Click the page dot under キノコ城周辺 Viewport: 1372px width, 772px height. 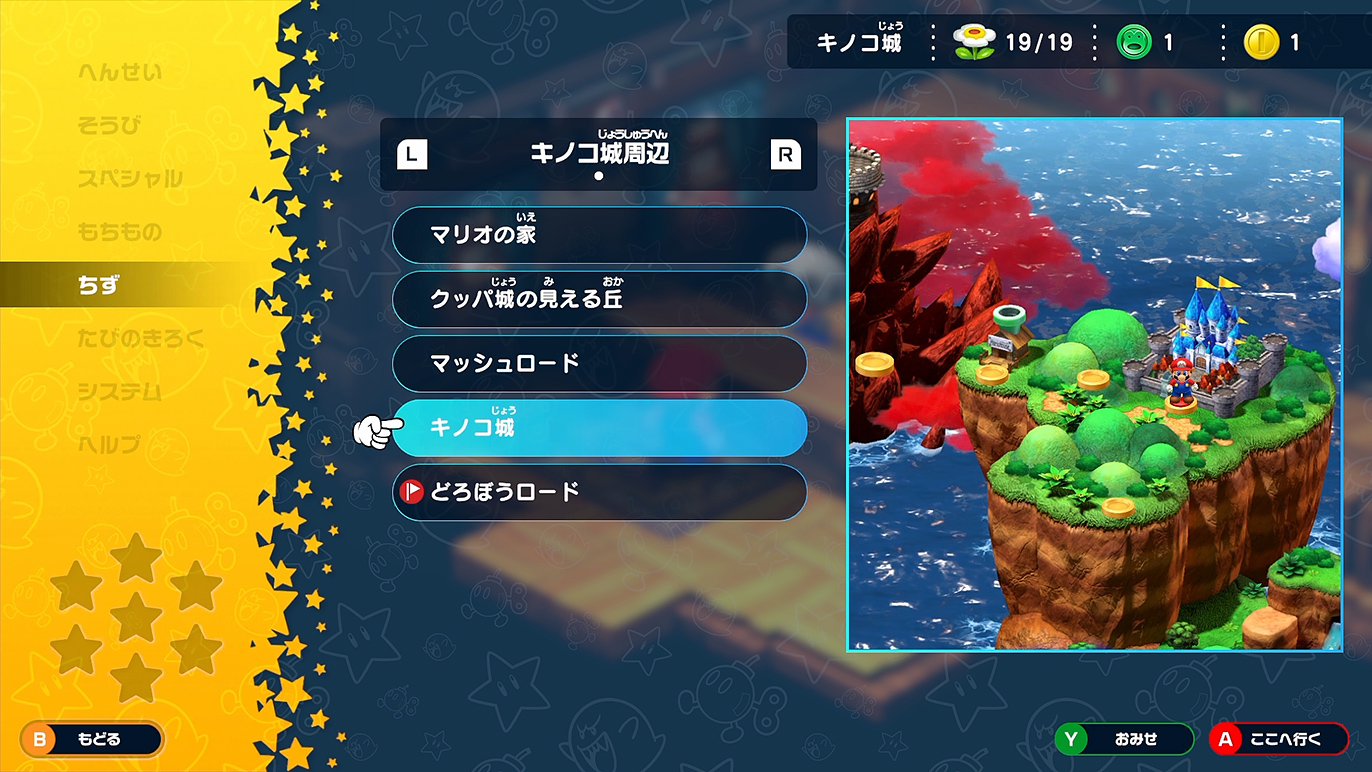click(598, 176)
